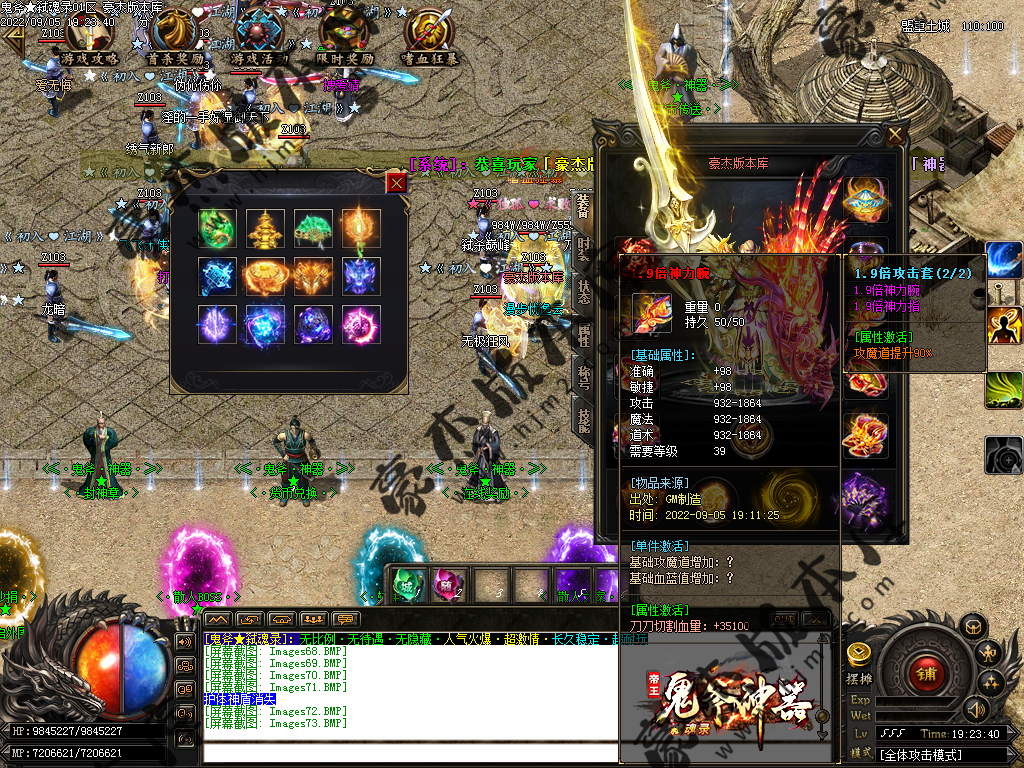
Task: Switch to the 技能 skills tab
Action: pyautogui.click(x=584, y=420)
